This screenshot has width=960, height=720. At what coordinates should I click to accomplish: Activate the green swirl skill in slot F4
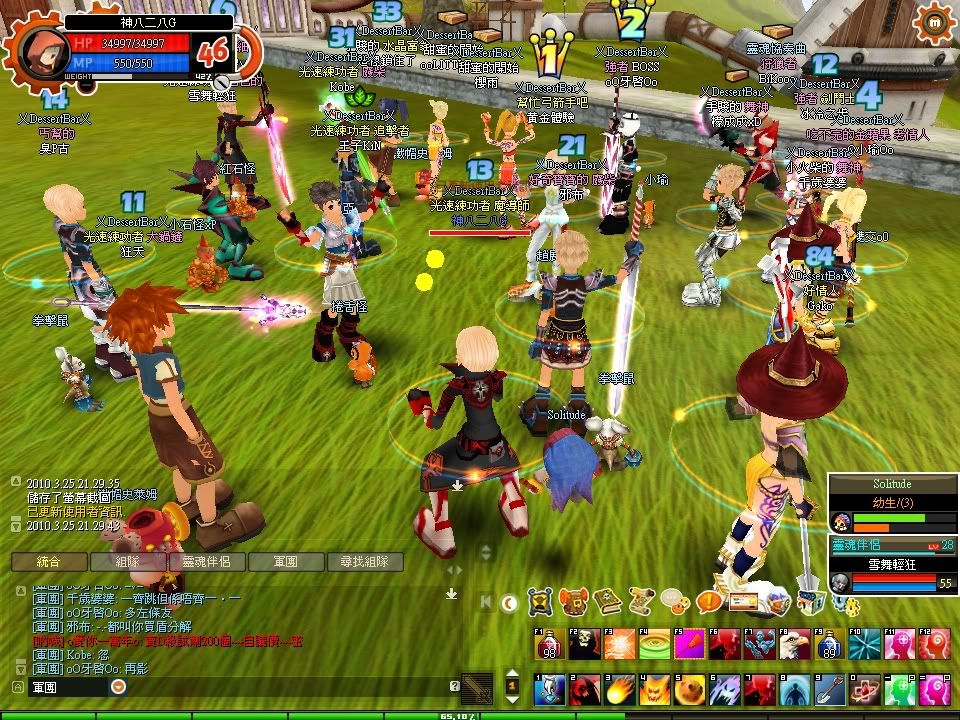pyautogui.click(x=653, y=644)
